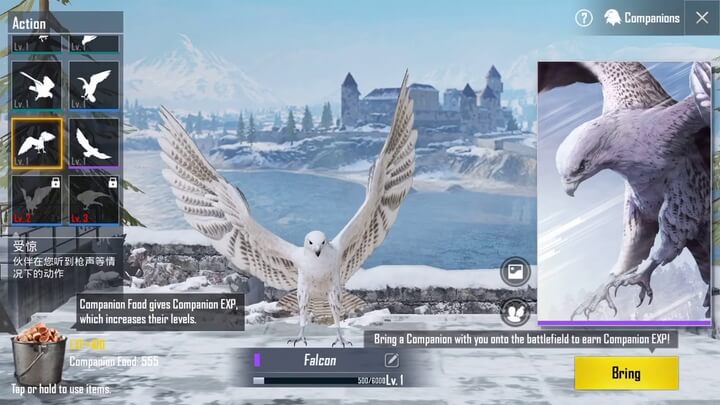Choose the locked Lv. 3 action
The width and height of the screenshot is (720, 405).
point(94,199)
